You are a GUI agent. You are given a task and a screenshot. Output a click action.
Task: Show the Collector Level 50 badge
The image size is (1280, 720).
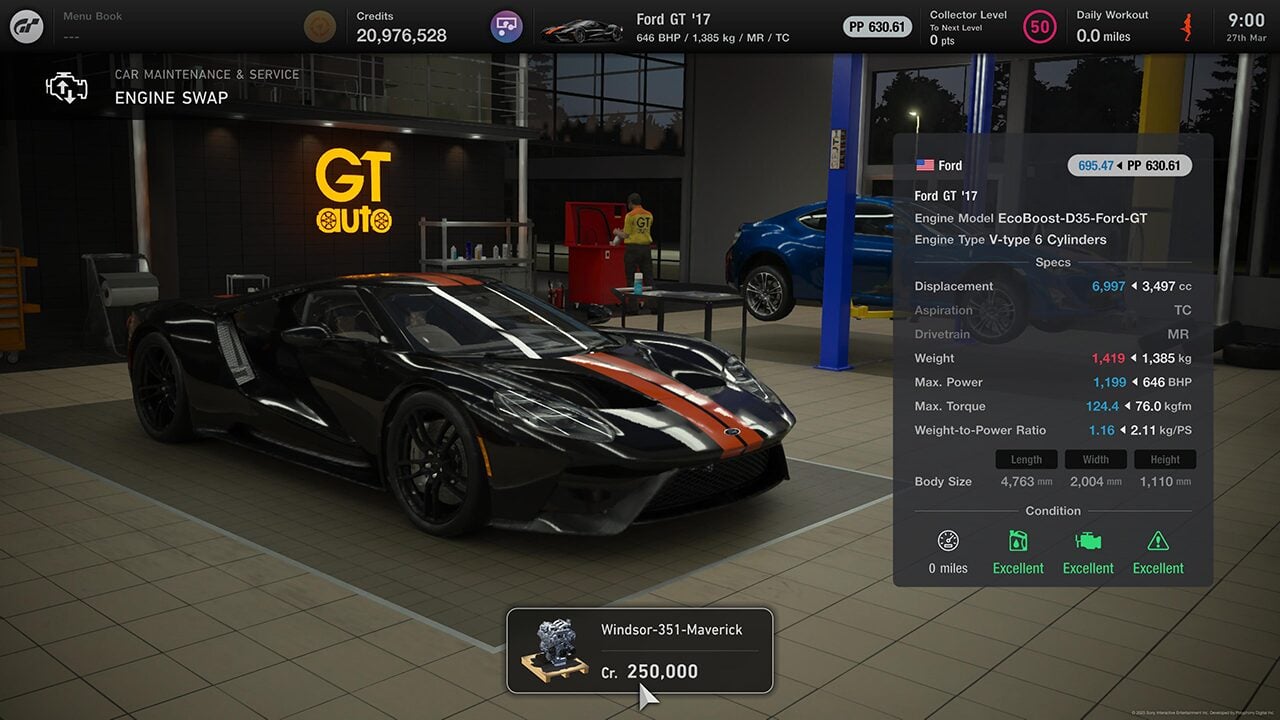click(x=1040, y=27)
